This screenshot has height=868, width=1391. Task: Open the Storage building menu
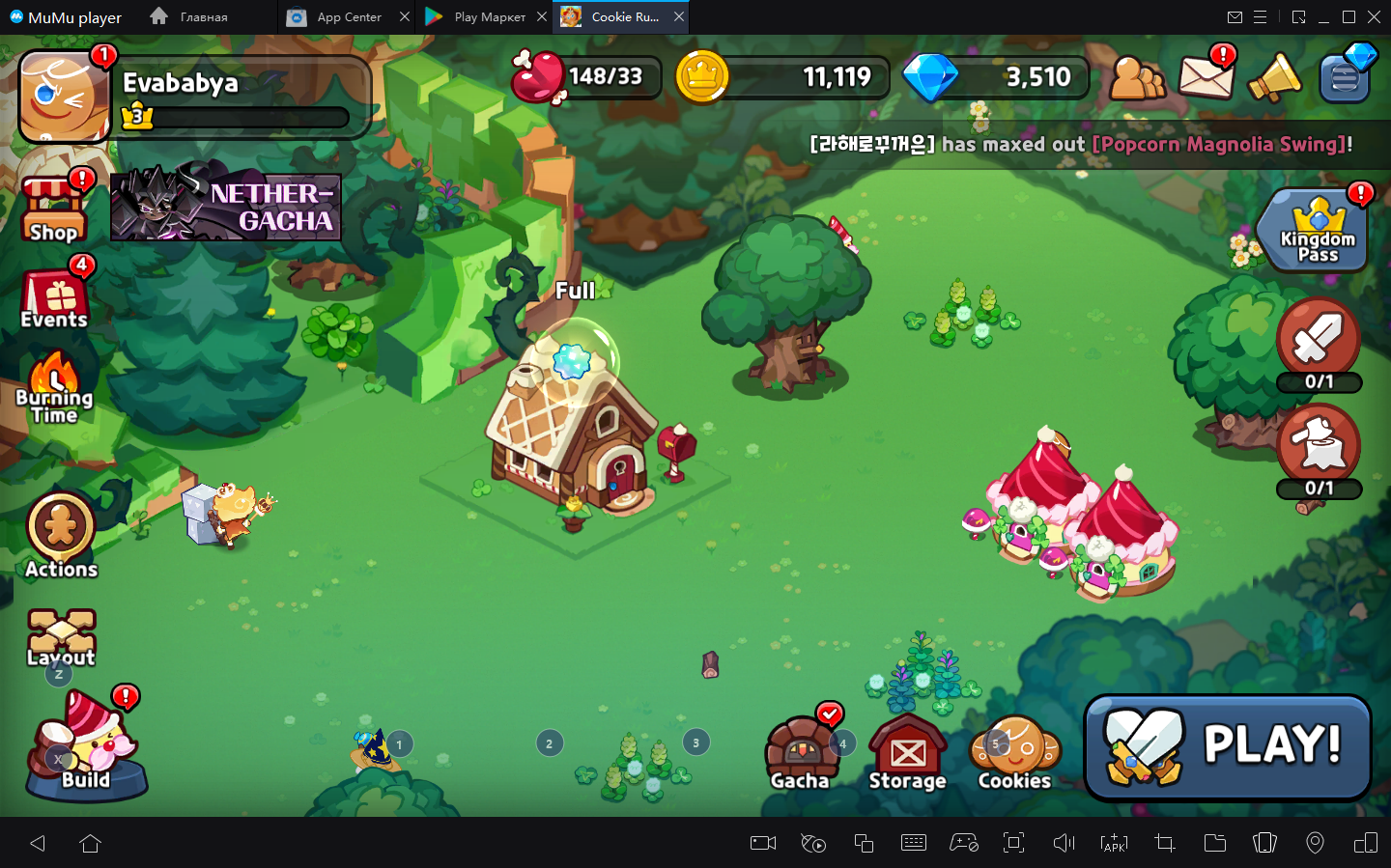[x=907, y=755]
